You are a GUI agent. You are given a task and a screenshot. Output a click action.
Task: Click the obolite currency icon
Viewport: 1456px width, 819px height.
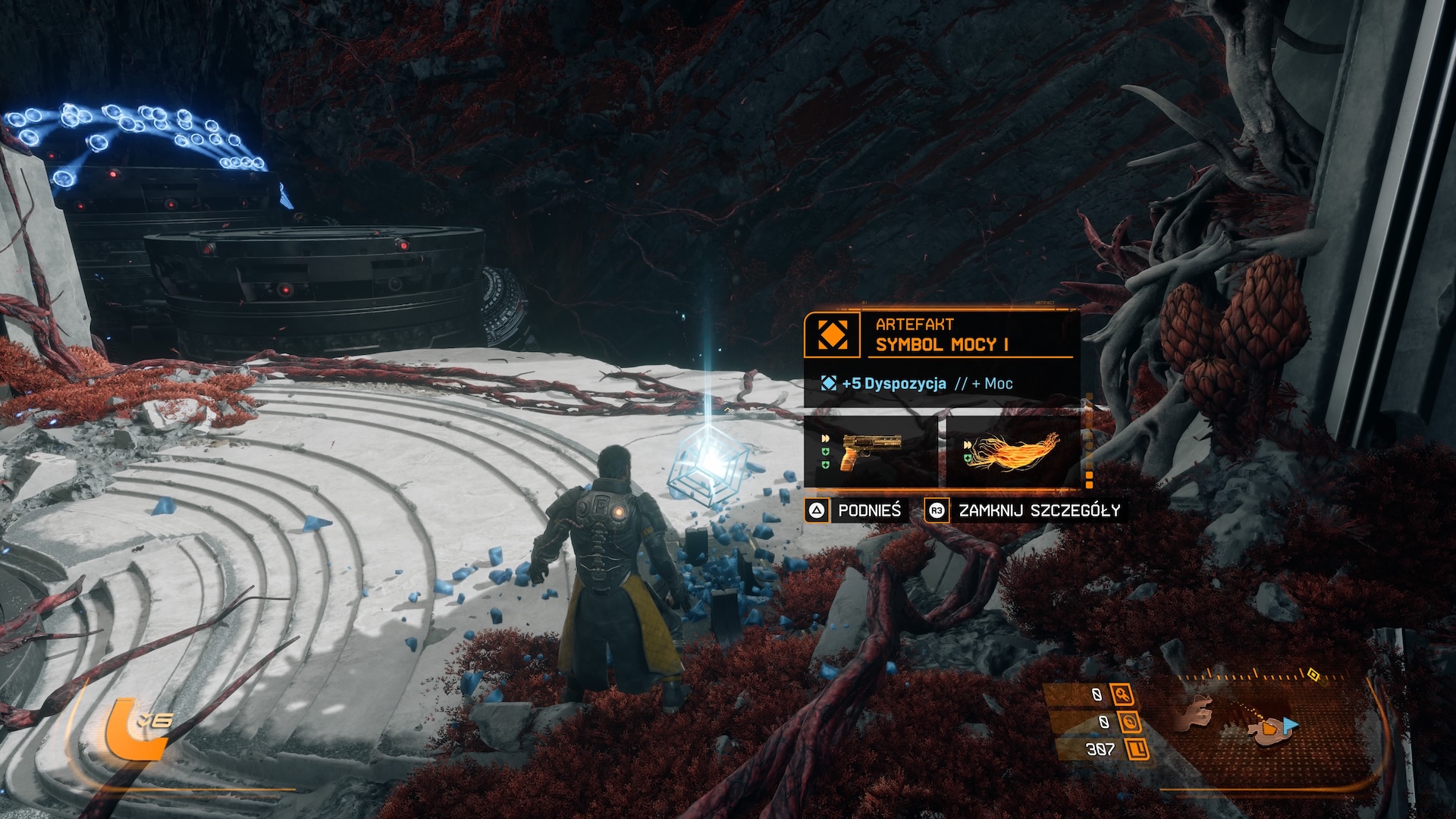click(x=1137, y=749)
